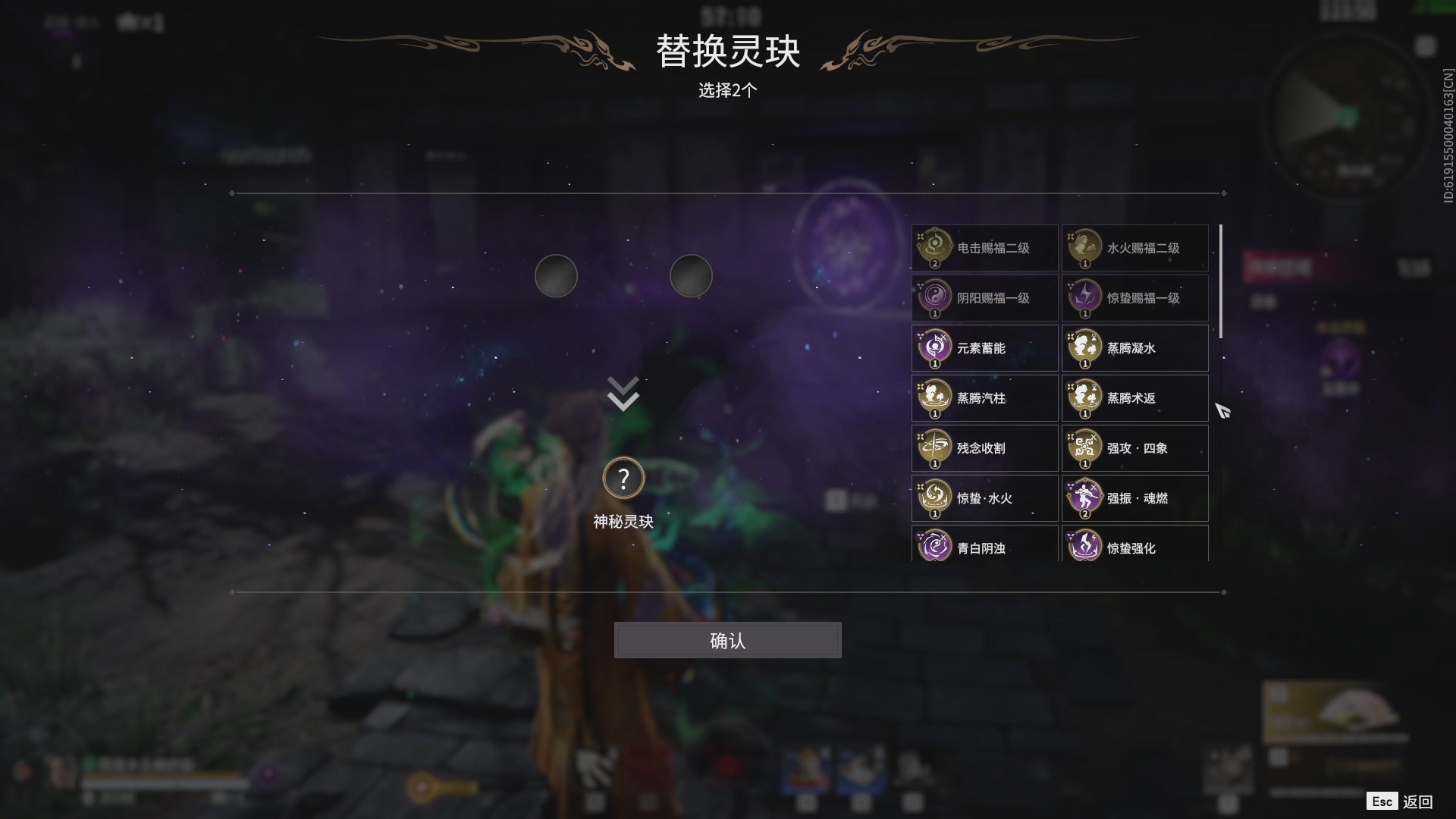
Task: Select the 元素蓄能 jade icon
Action: pyautogui.click(x=935, y=347)
